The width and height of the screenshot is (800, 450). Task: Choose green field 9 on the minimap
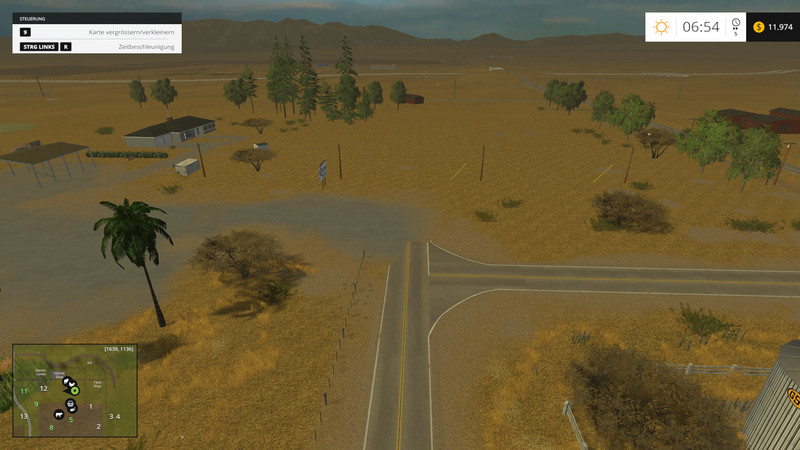(37, 404)
